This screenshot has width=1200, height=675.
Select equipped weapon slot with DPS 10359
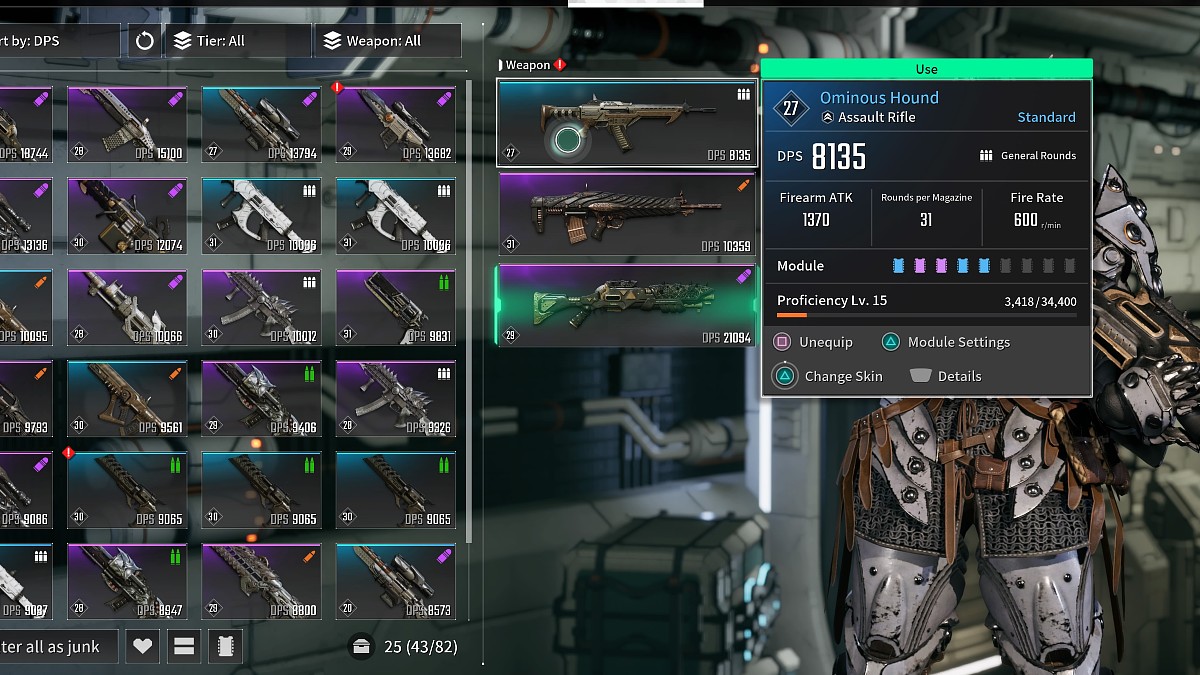[626, 214]
